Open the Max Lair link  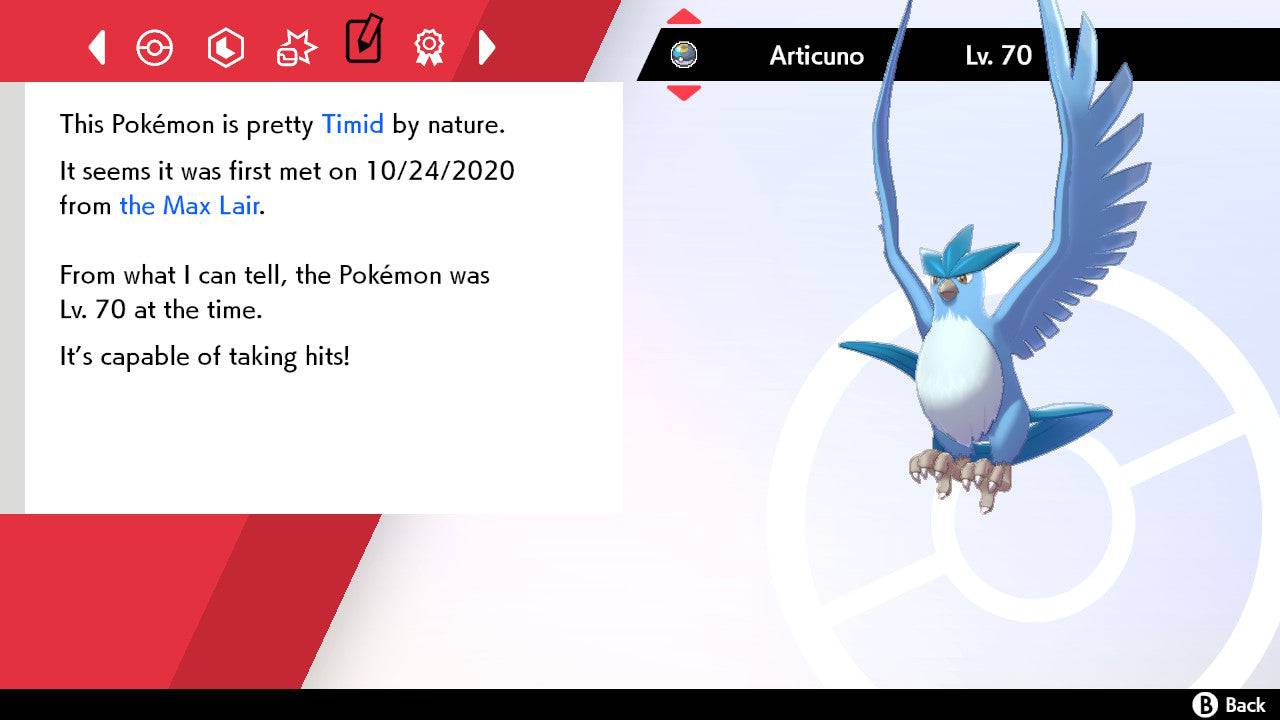[188, 206]
